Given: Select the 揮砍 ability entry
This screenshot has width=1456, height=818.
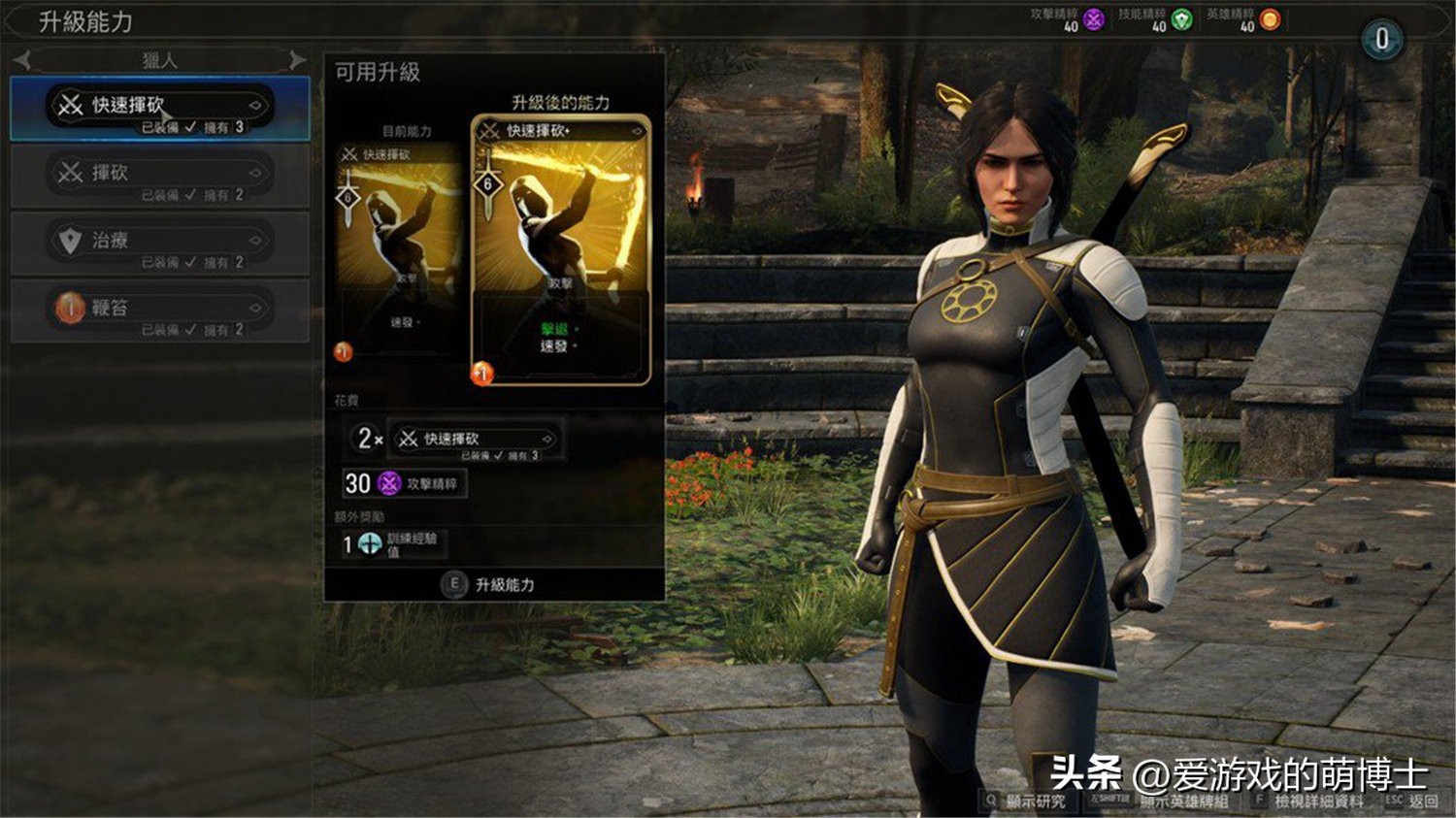Looking at the screenshot, I should point(159,177).
